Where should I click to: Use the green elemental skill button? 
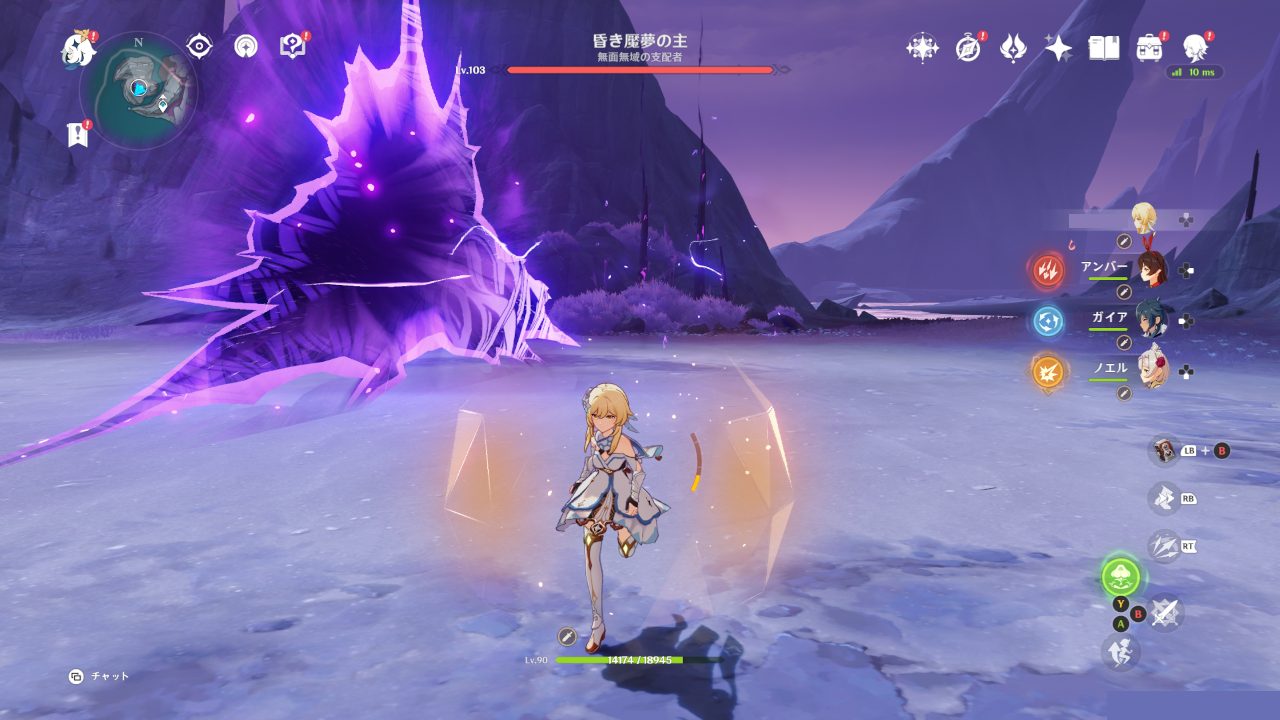1121,577
